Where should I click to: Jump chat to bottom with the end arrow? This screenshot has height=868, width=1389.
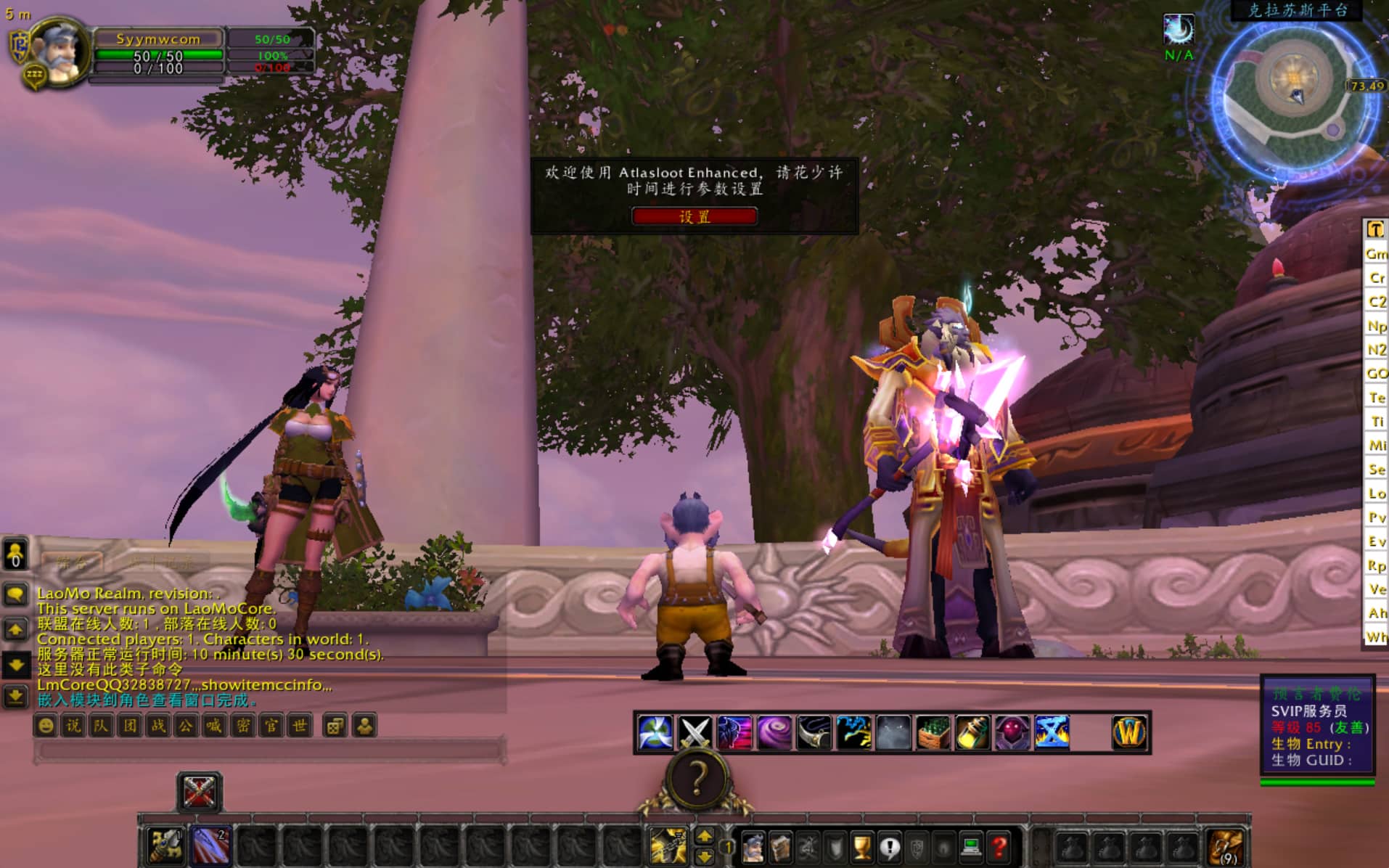pos(15,697)
